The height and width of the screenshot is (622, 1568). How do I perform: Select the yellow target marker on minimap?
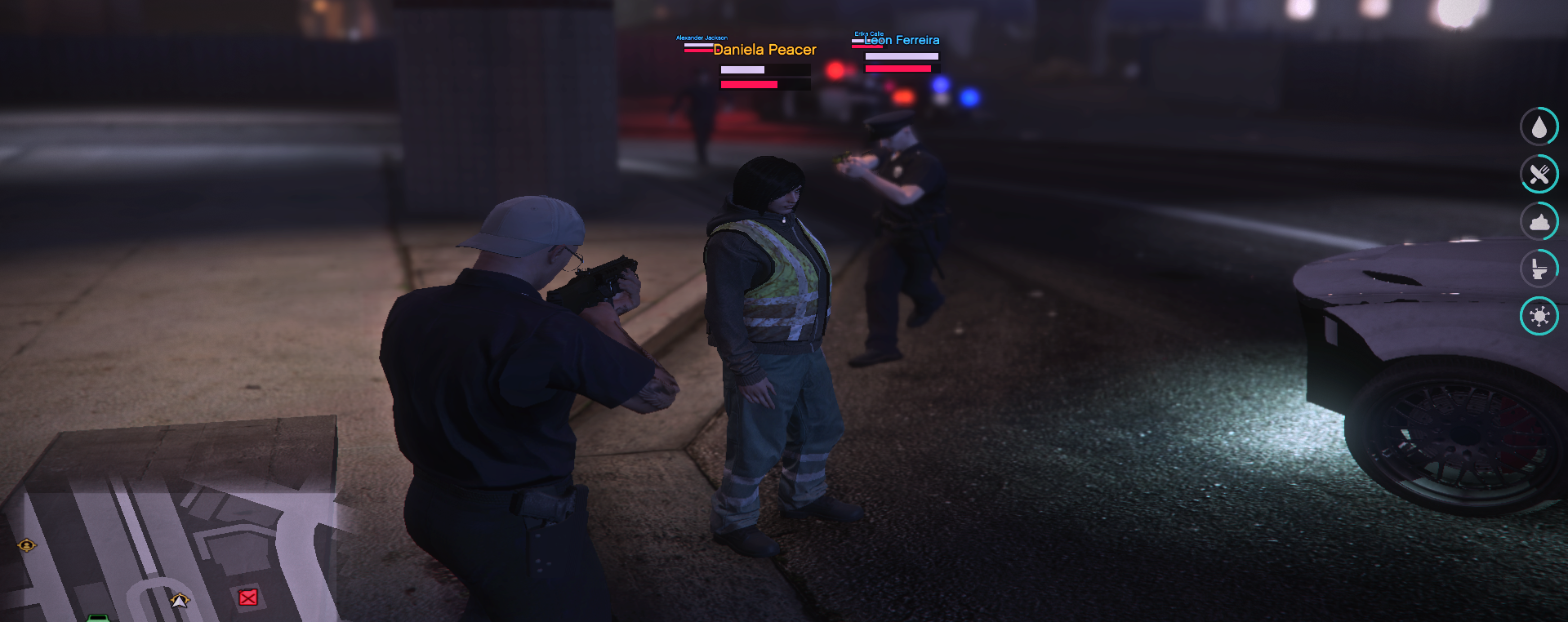(x=27, y=544)
